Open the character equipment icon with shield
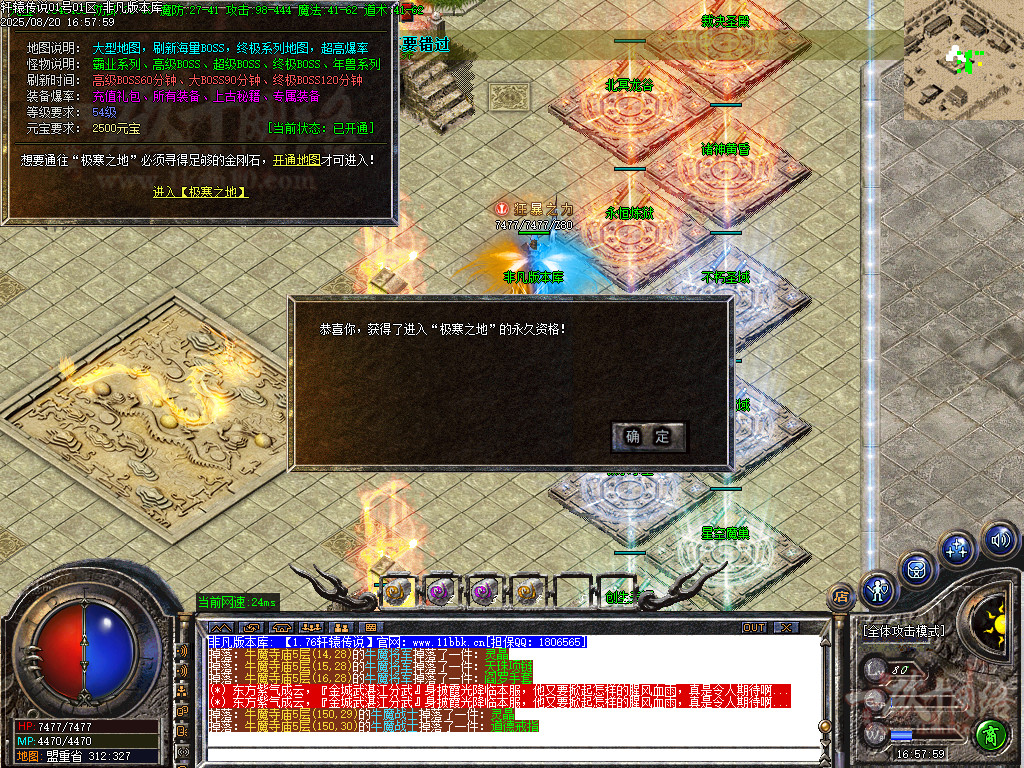Image resolution: width=1024 pixels, height=768 pixels. pyautogui.click(x=877, y=591)
